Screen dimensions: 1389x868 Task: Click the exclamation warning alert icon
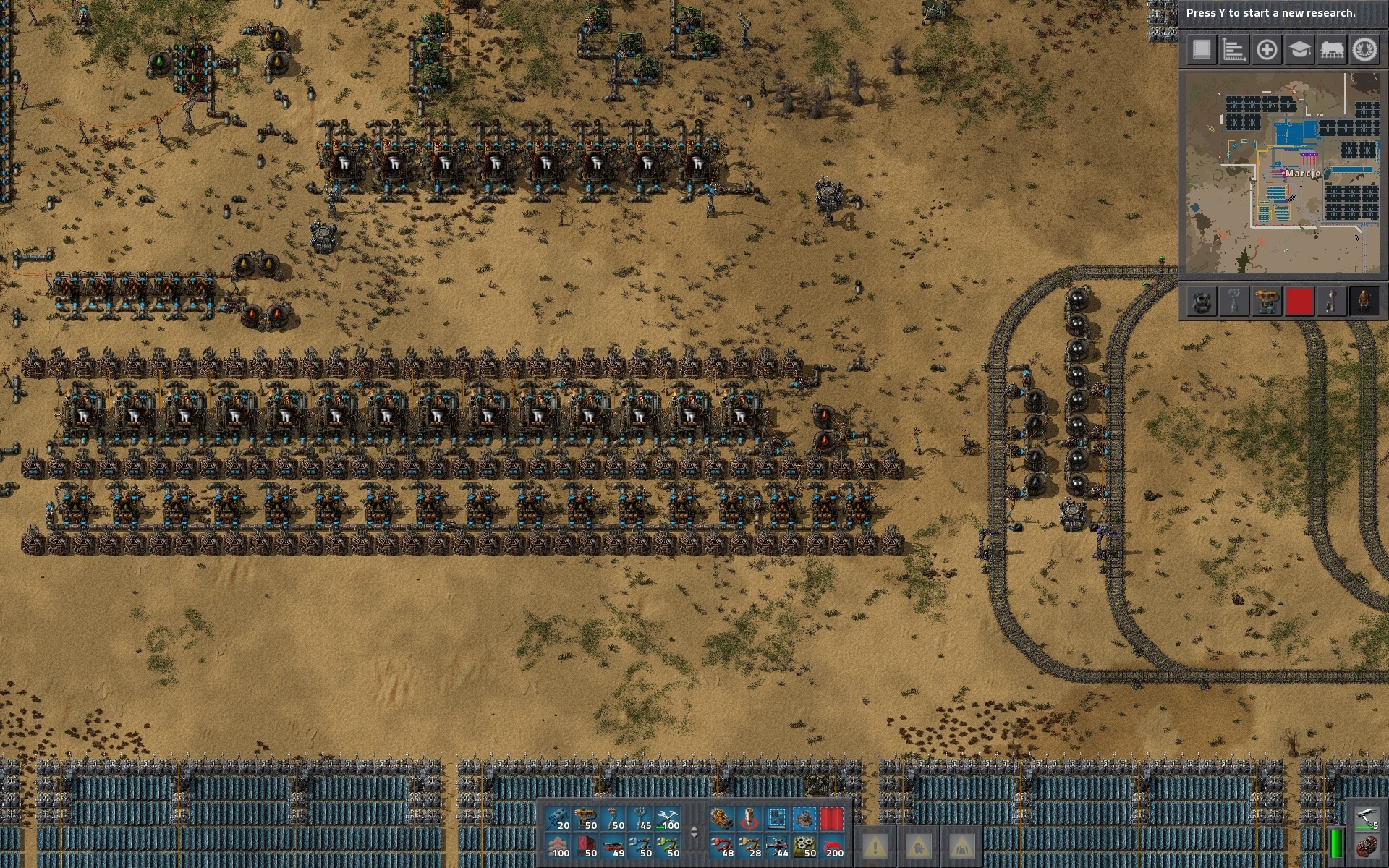875,846
